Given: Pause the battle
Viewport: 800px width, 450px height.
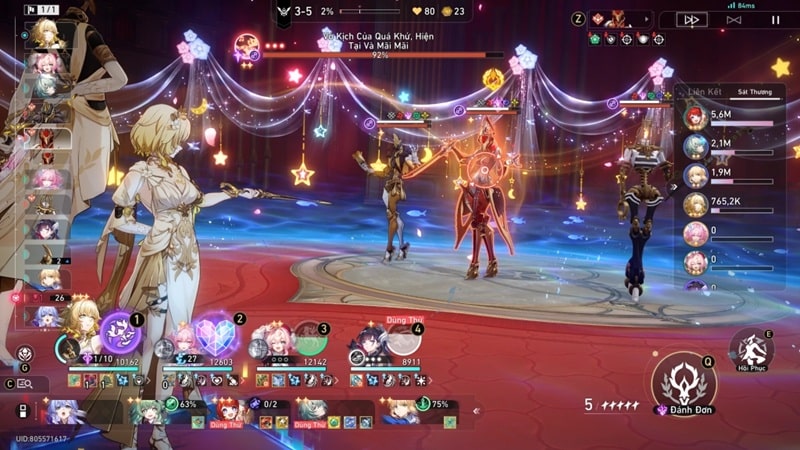Looking at the screenshot, I should coord(775,19).
